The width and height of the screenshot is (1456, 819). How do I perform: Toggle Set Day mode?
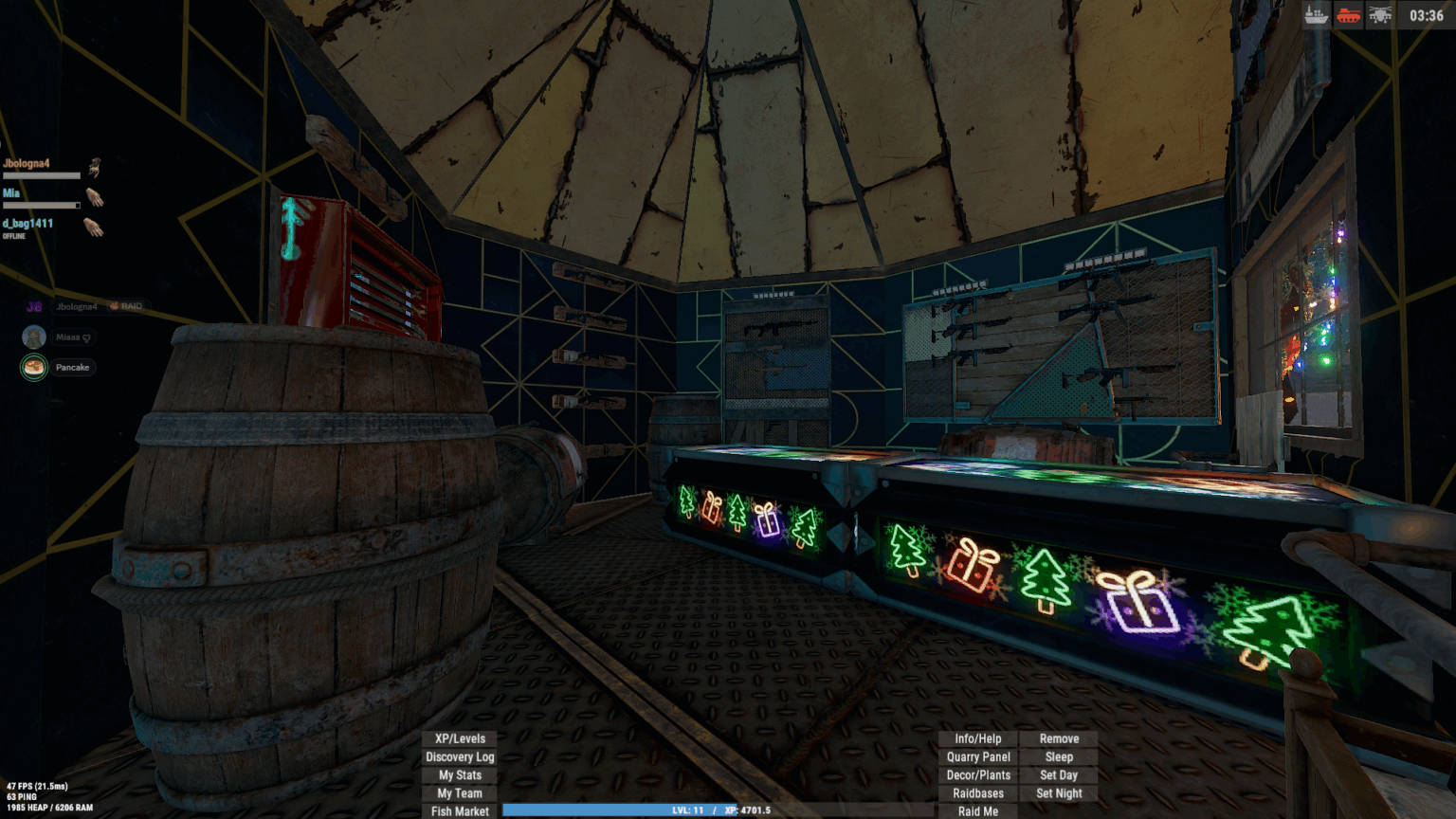tap(1059, 774)
